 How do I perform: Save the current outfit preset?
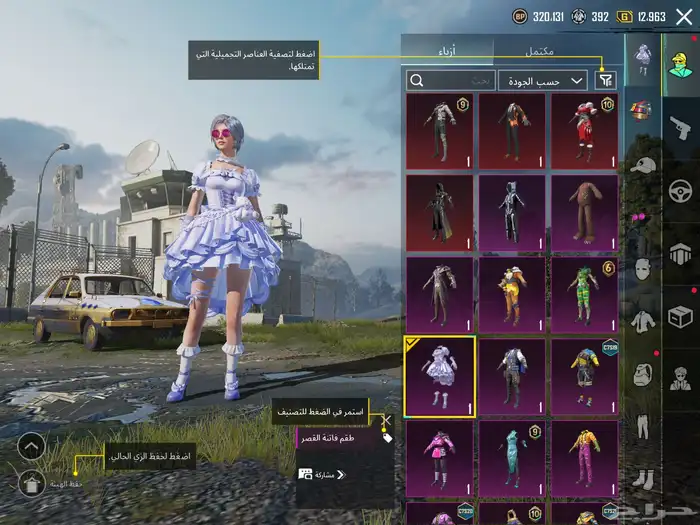click(x=31, y=484)
